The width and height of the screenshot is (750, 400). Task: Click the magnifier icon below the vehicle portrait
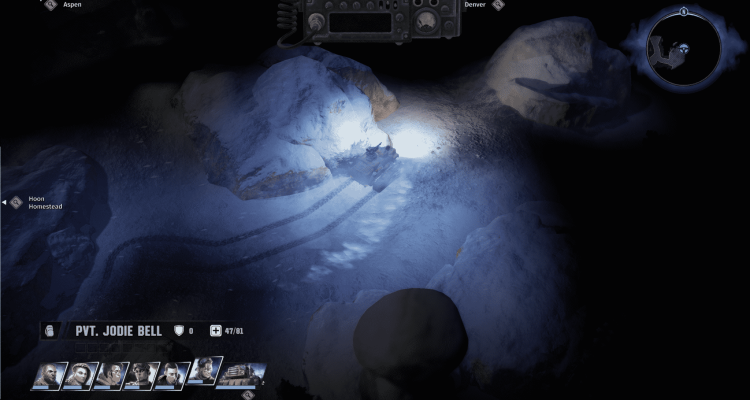point(247,394)
